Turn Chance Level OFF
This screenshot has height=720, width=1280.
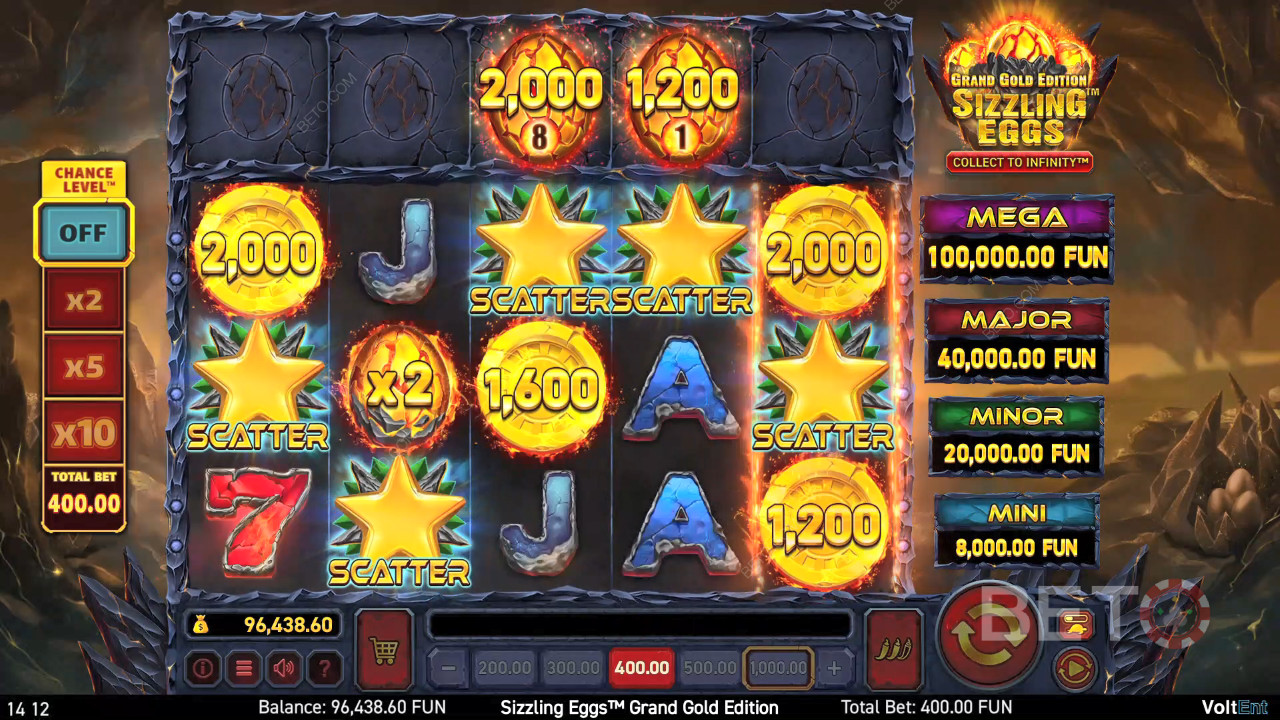[83, 232]
